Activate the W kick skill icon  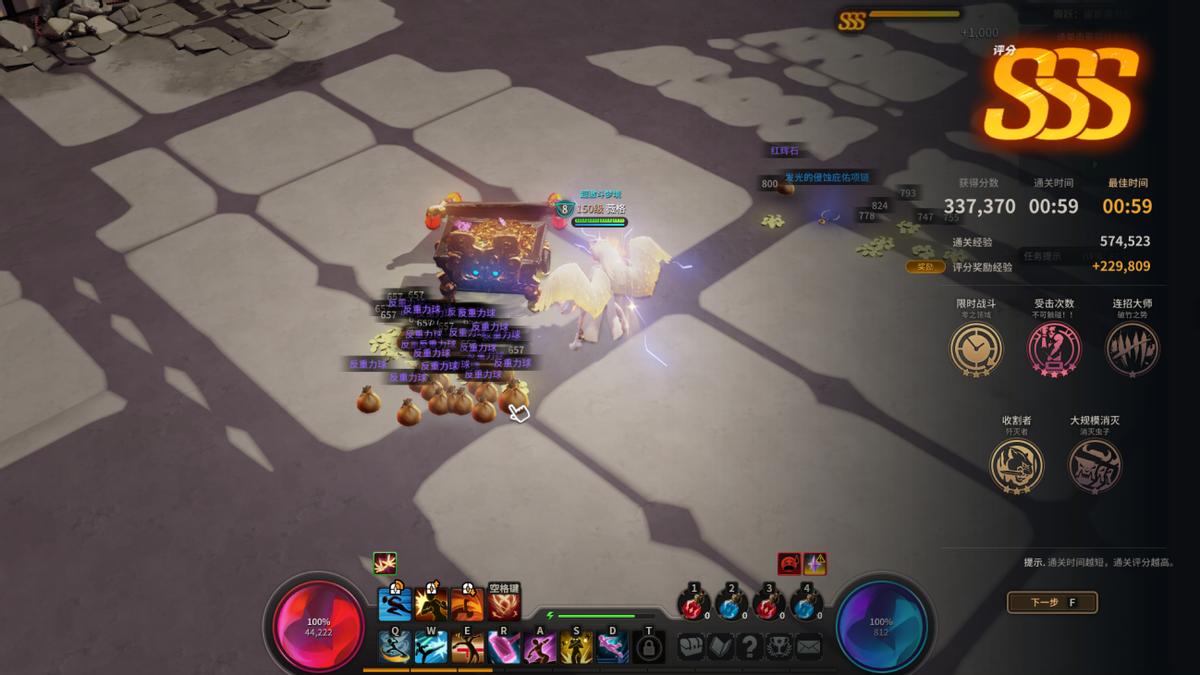pyautogui.click(x=431, y=647)
